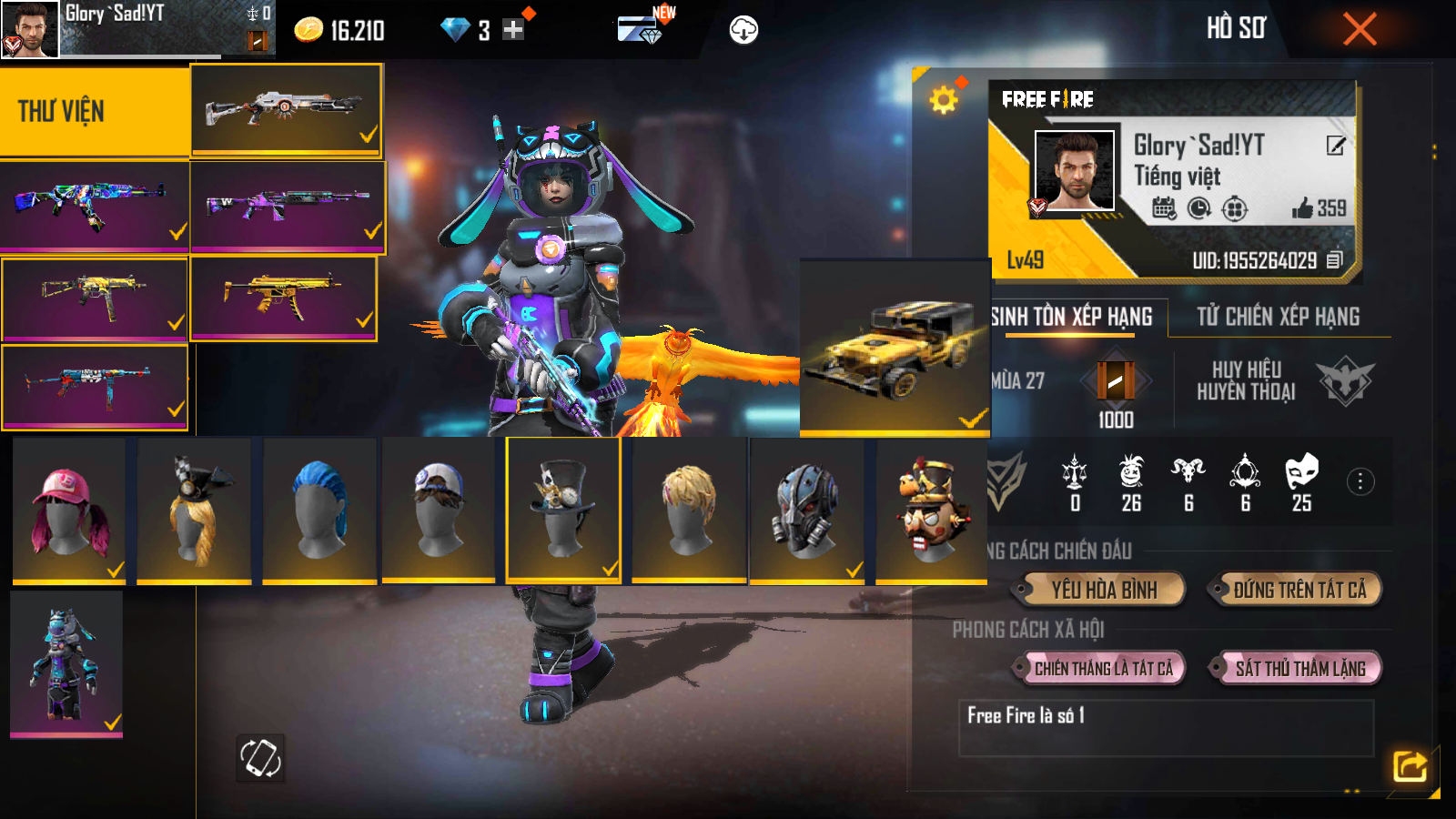Click the Sát Thủ Thầm Lặng tag
Image resolution: width=1456 pixels, height=819 pixels.
(x=1299, y=669)
